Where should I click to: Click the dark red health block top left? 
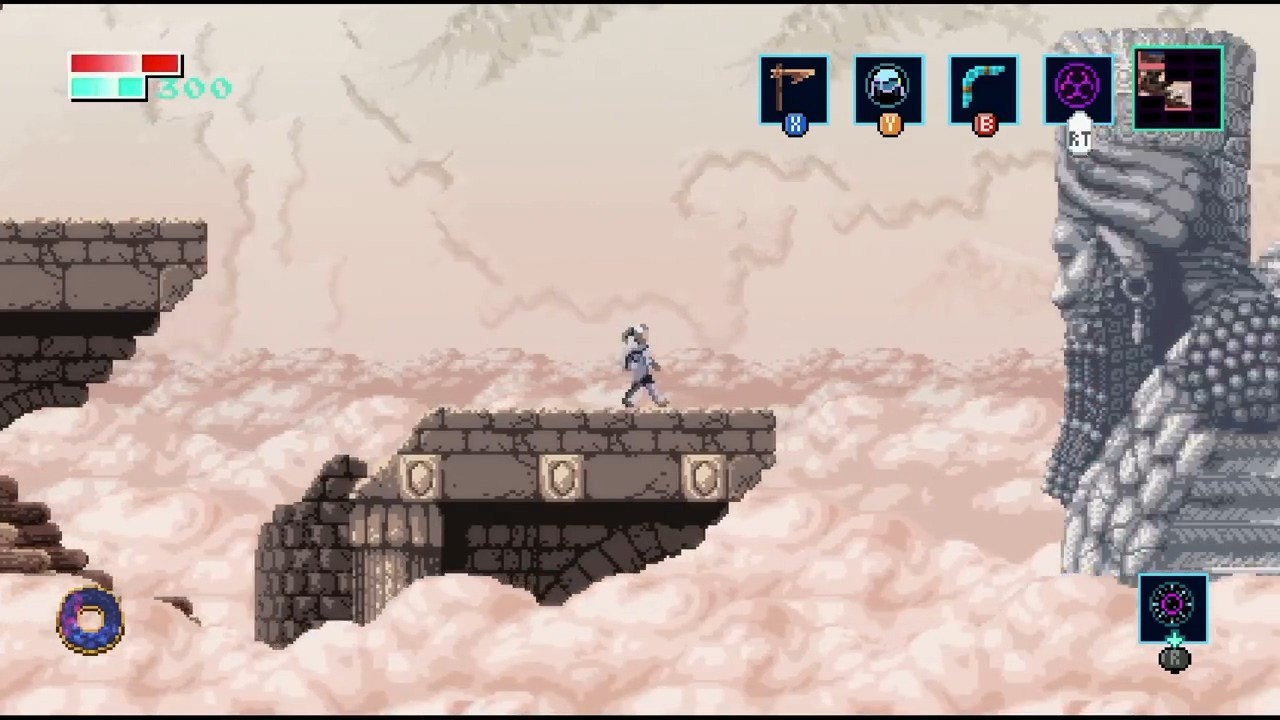(x=160, y=64)
